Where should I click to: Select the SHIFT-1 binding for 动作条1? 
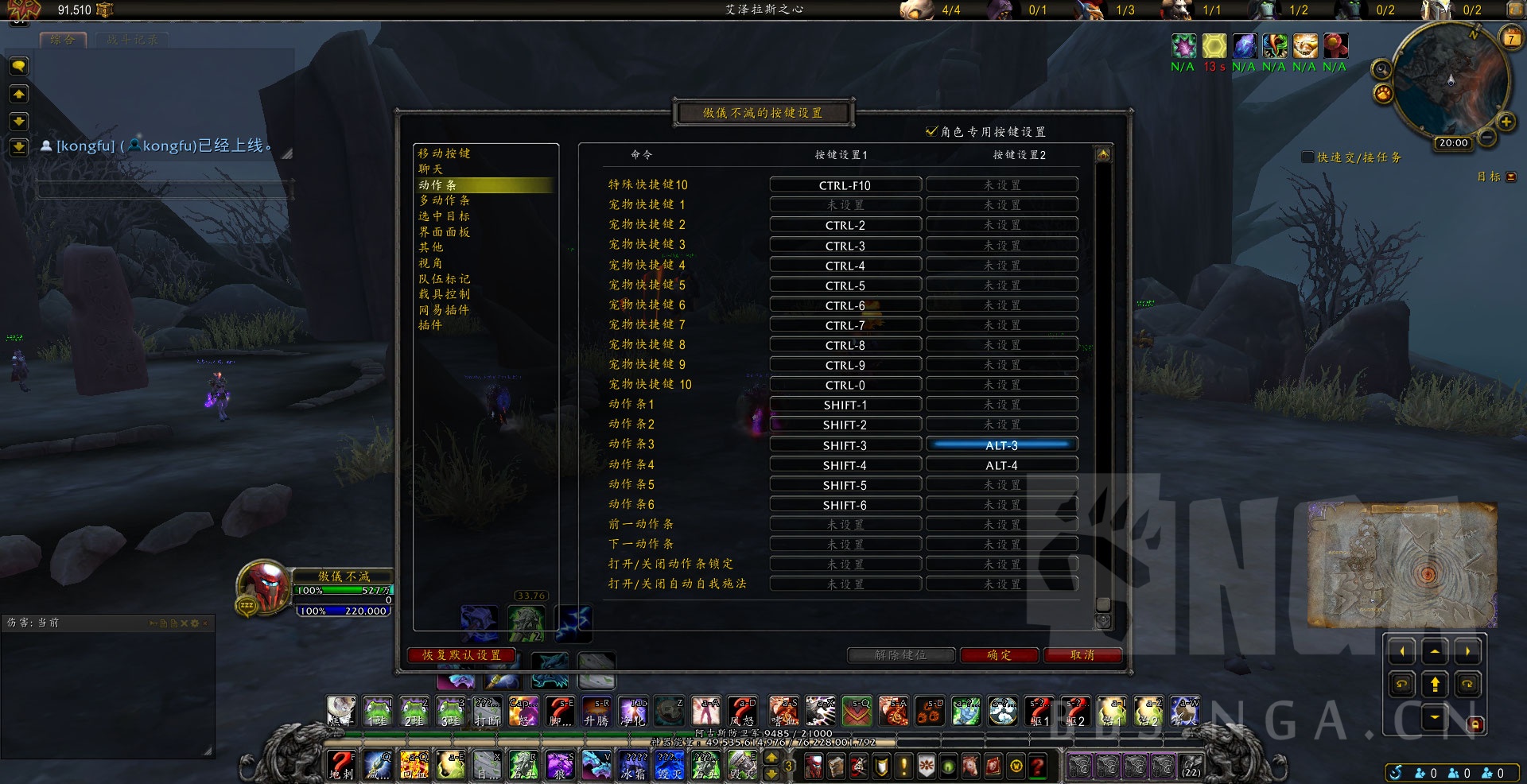(845, 405)
